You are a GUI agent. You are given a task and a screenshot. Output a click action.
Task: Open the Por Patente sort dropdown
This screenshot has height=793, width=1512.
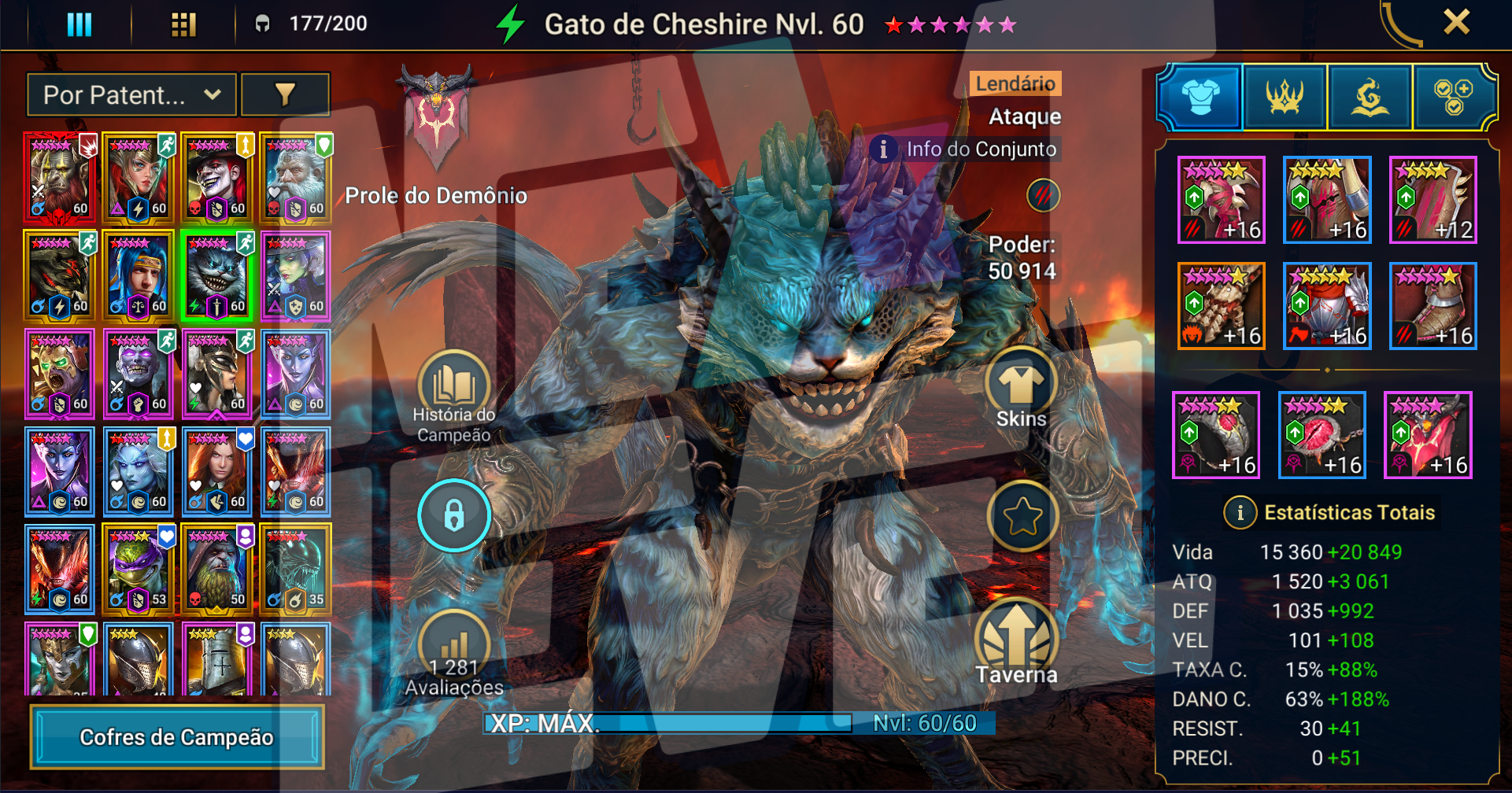click(131, 95)
